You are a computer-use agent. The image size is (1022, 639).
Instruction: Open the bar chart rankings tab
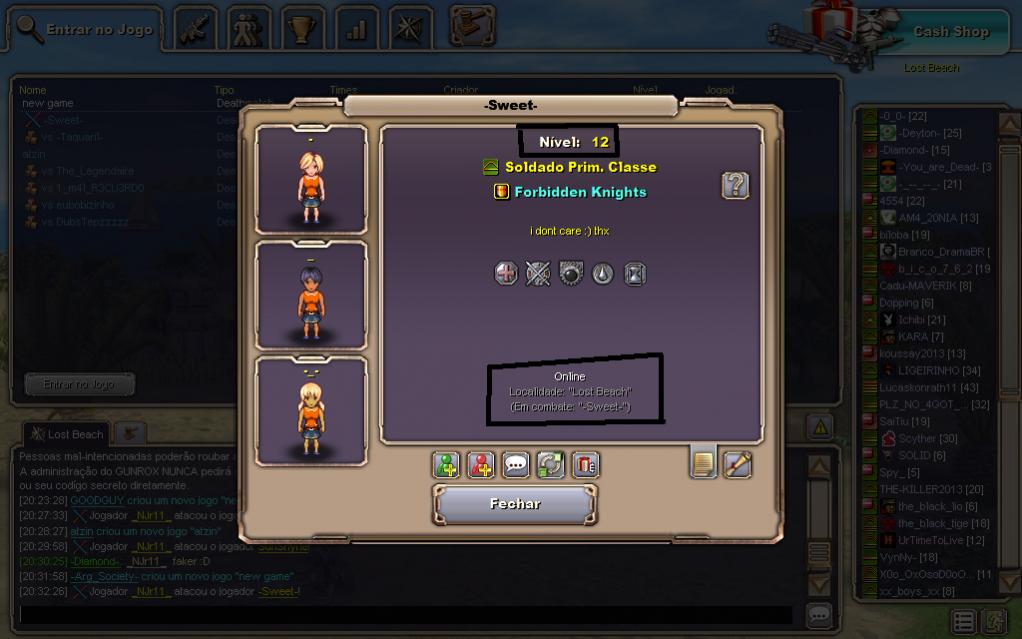point(356,30)
